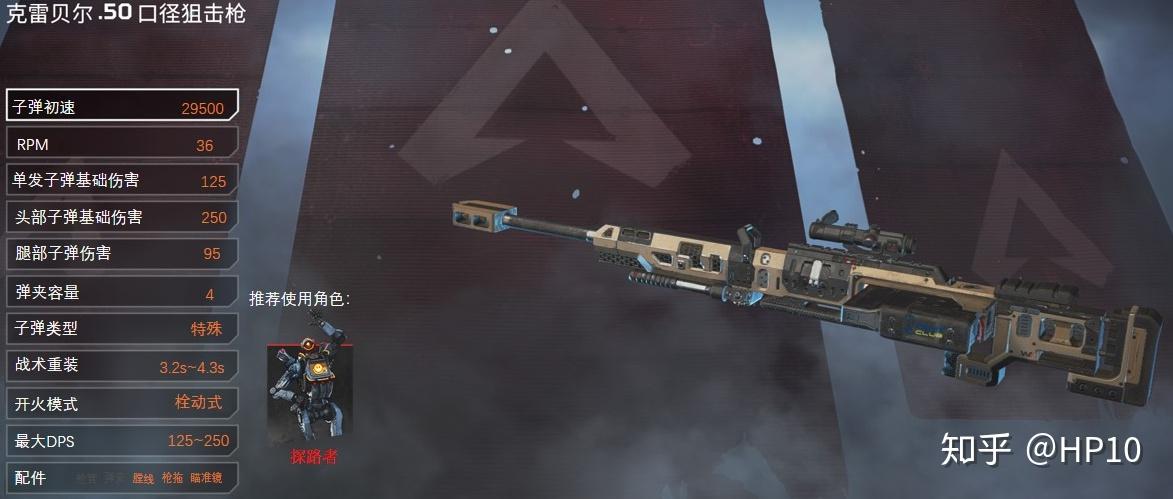Choose the RPM stat row
This screenshot has height=499, width=1173.
pos(122,144)
